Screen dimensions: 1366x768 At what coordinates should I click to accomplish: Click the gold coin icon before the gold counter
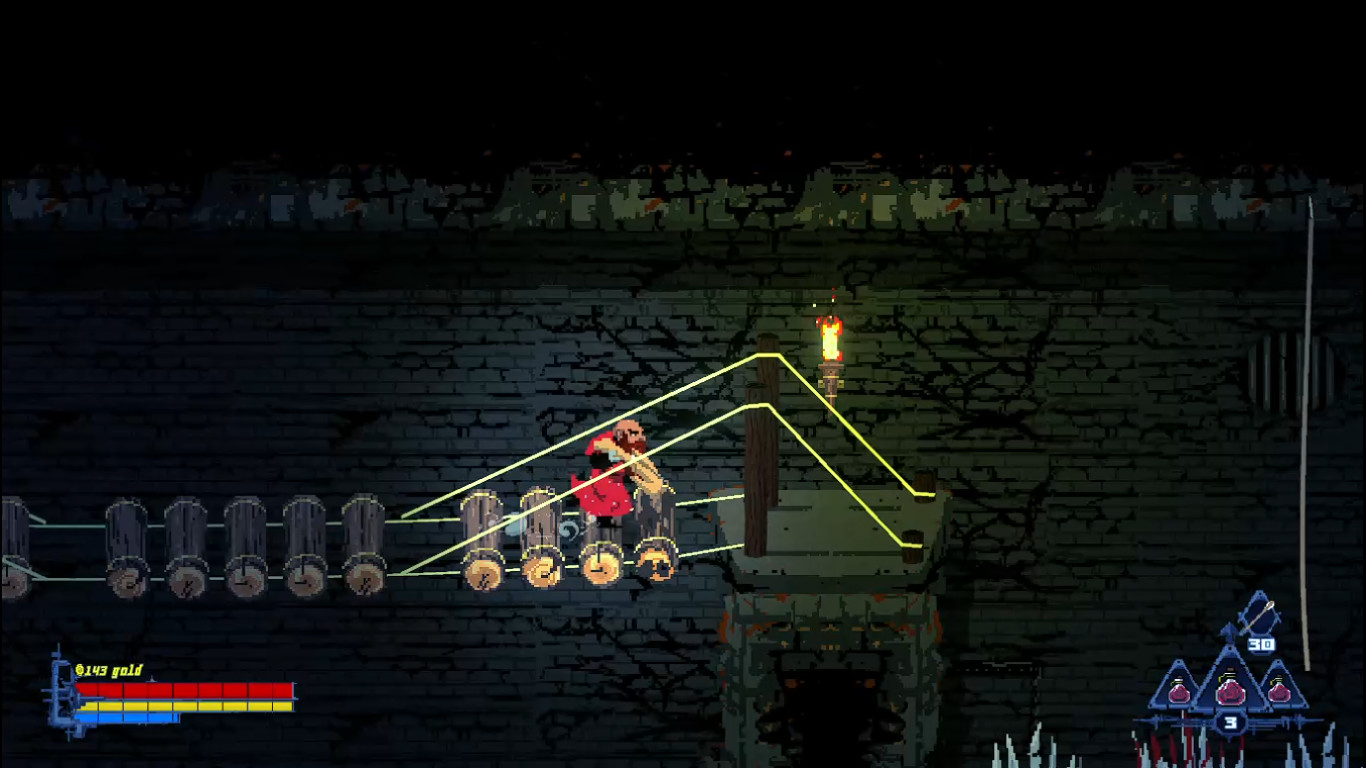point(81,670)
